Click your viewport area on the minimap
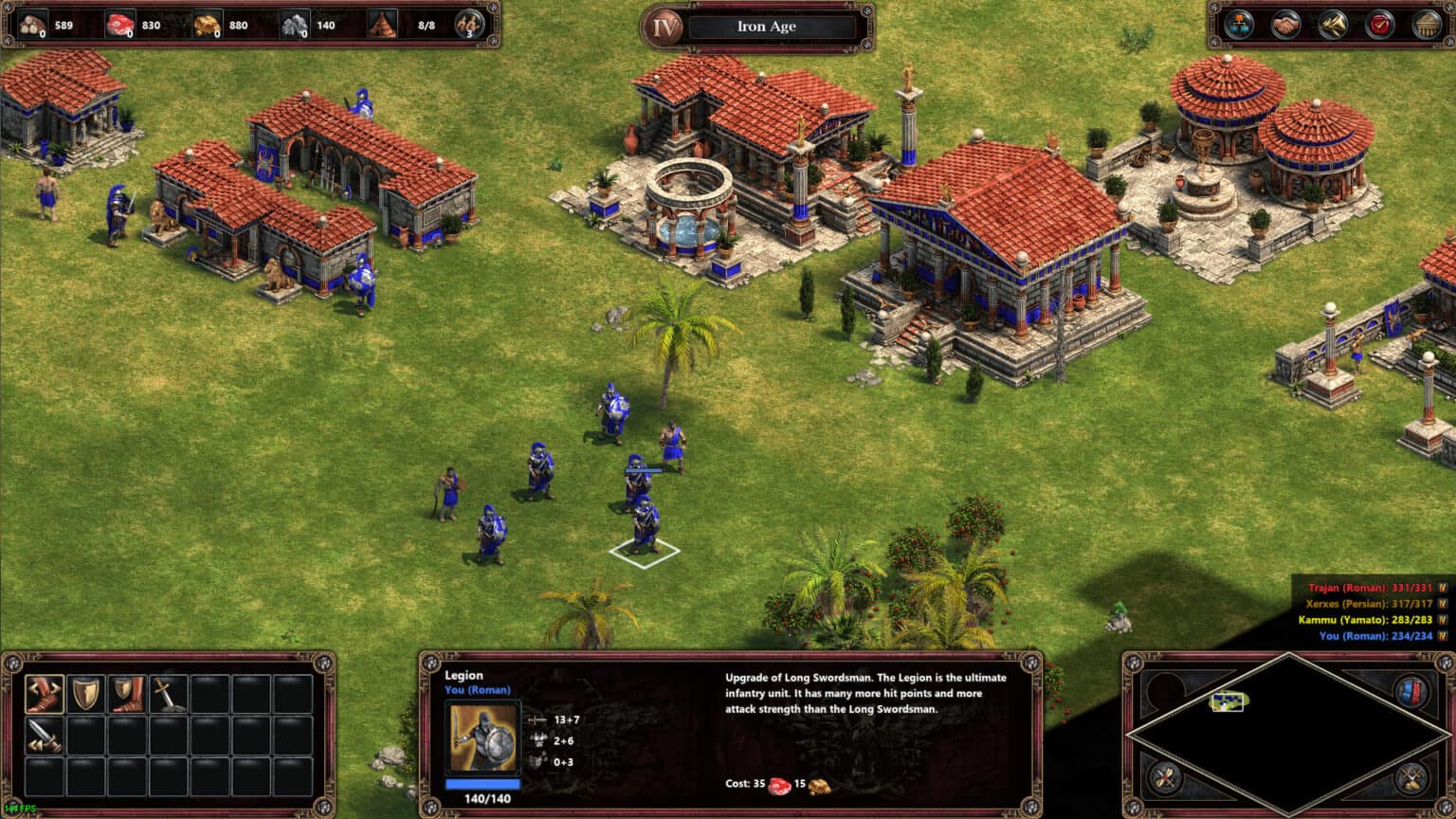The image size is (1456, 819). 1228,702
